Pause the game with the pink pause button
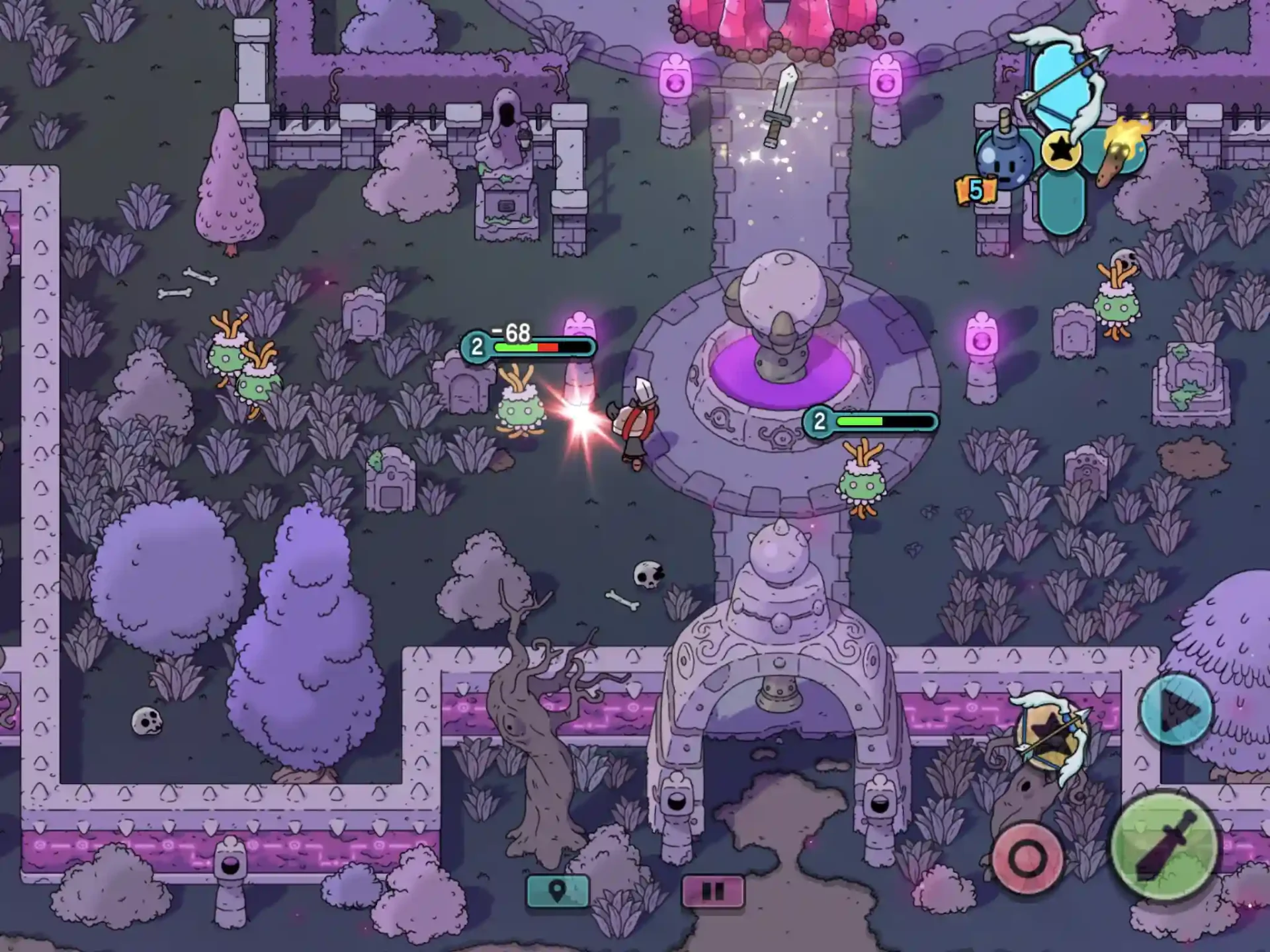 point(712,891)
